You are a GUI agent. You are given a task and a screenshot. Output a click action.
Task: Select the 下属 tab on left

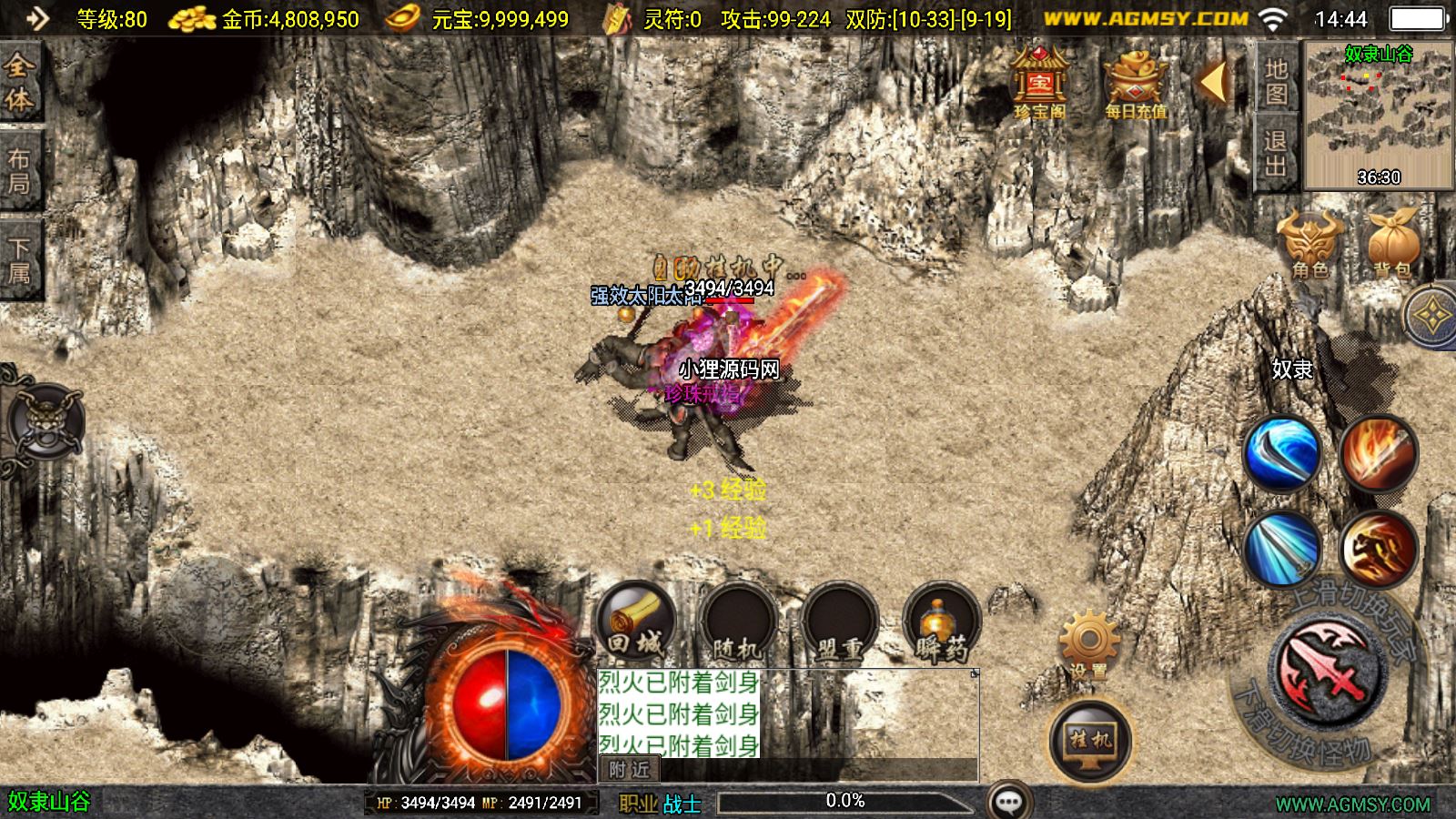click(x=20, y=260)
